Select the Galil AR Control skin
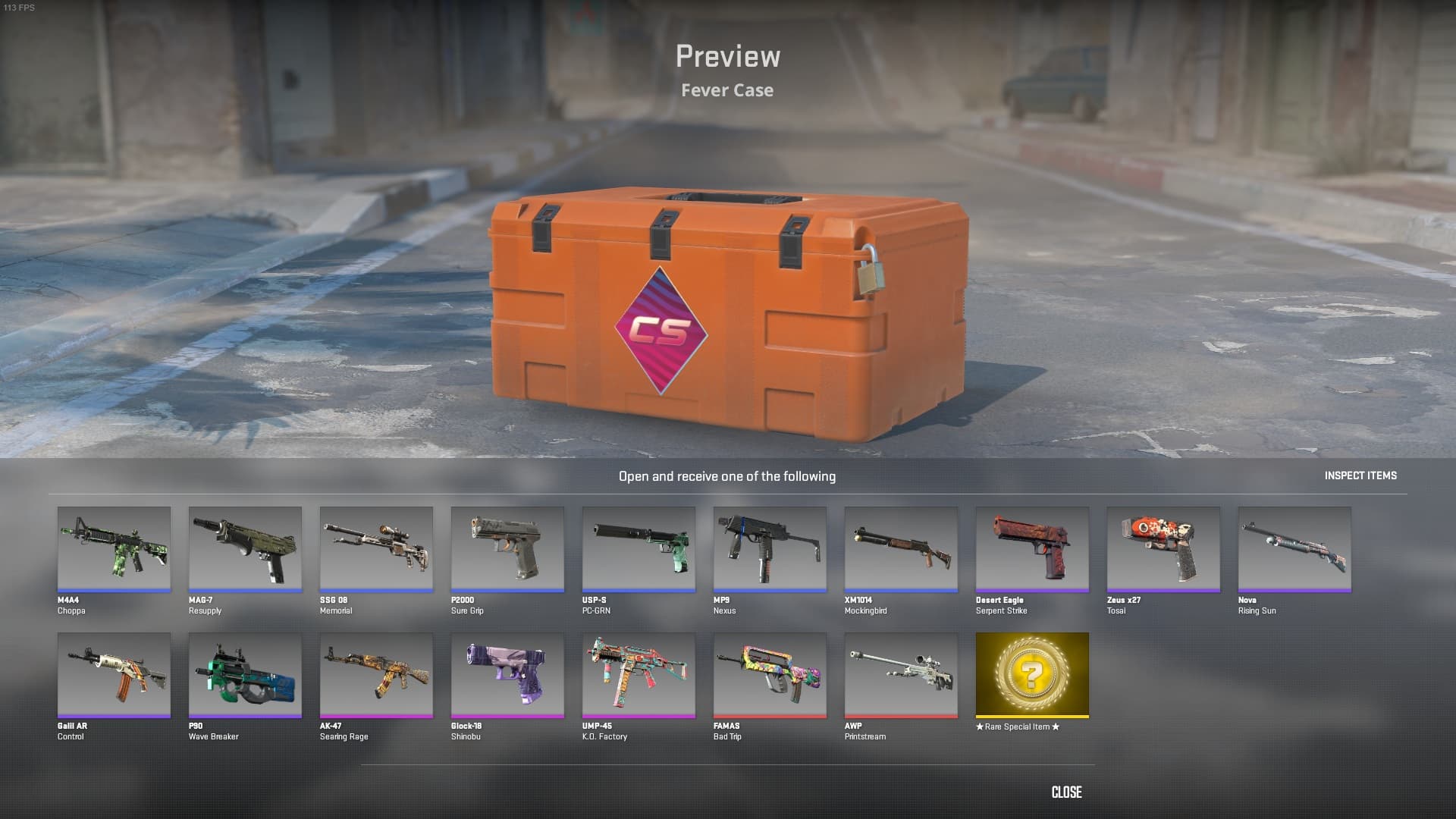Viewport: 1456px width, 819px height. 114,675
